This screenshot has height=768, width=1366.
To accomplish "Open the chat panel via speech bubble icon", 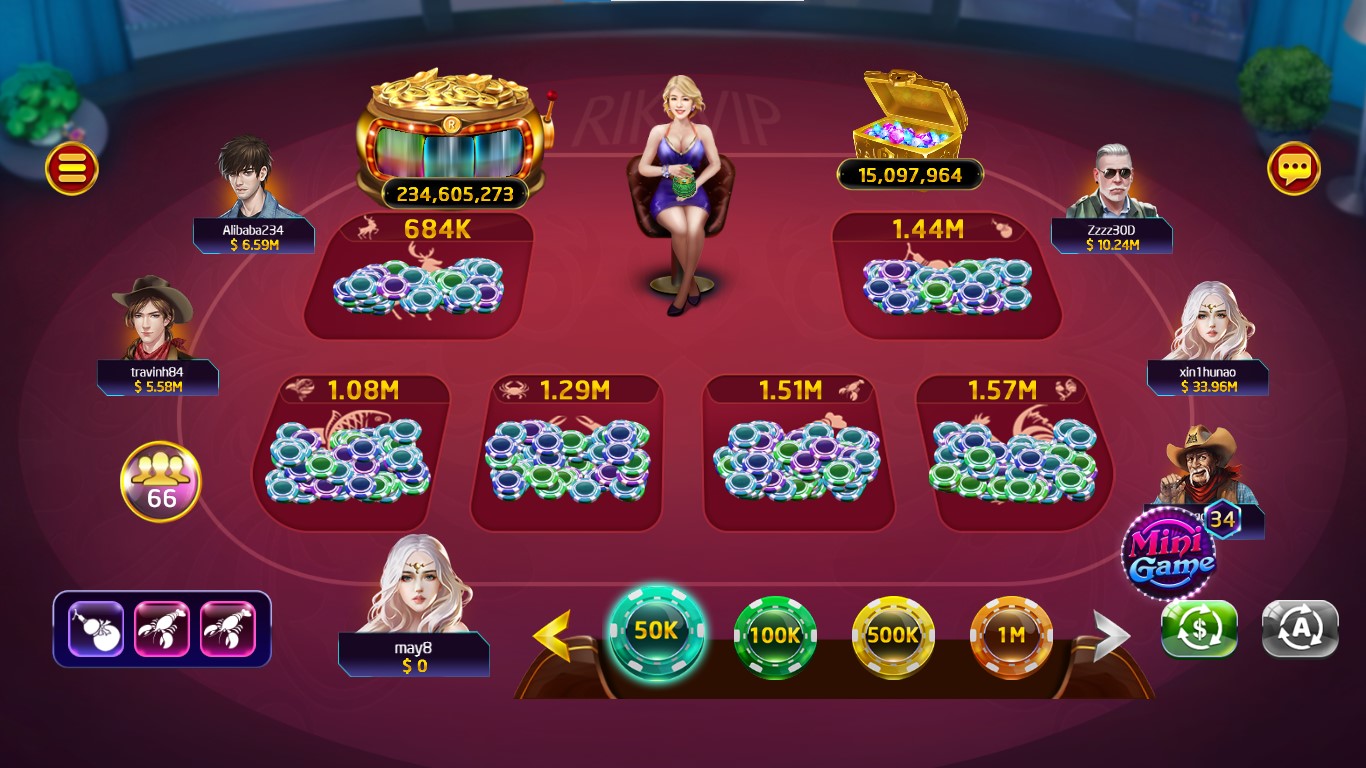I will (1295, 169).
